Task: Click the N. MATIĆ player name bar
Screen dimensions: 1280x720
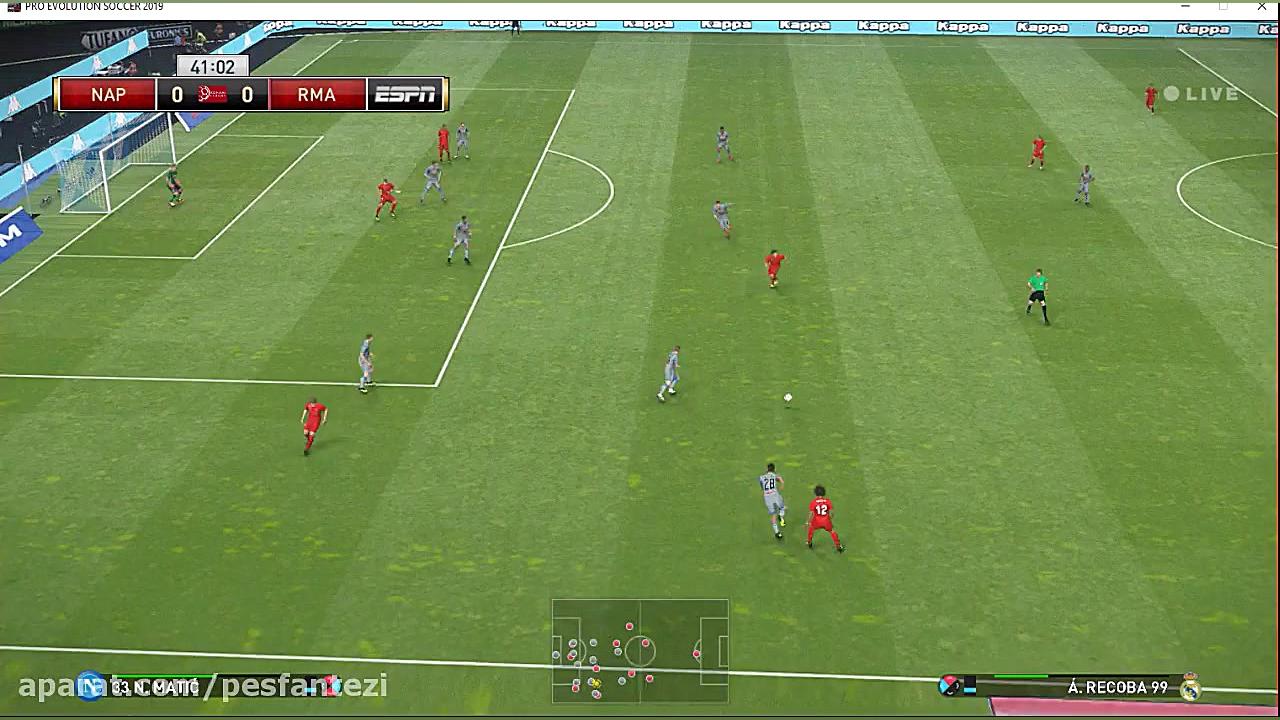Action: [155, 687]
